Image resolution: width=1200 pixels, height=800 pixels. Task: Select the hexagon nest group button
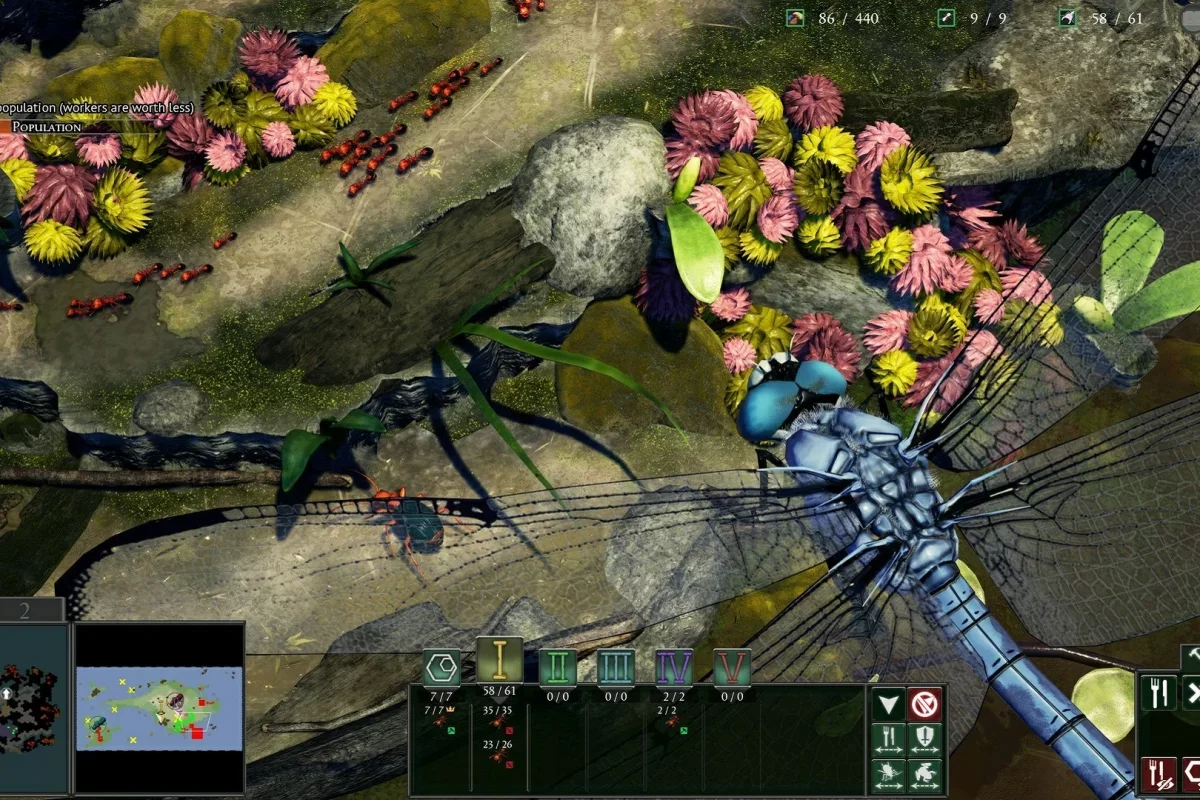coord(441,665)
